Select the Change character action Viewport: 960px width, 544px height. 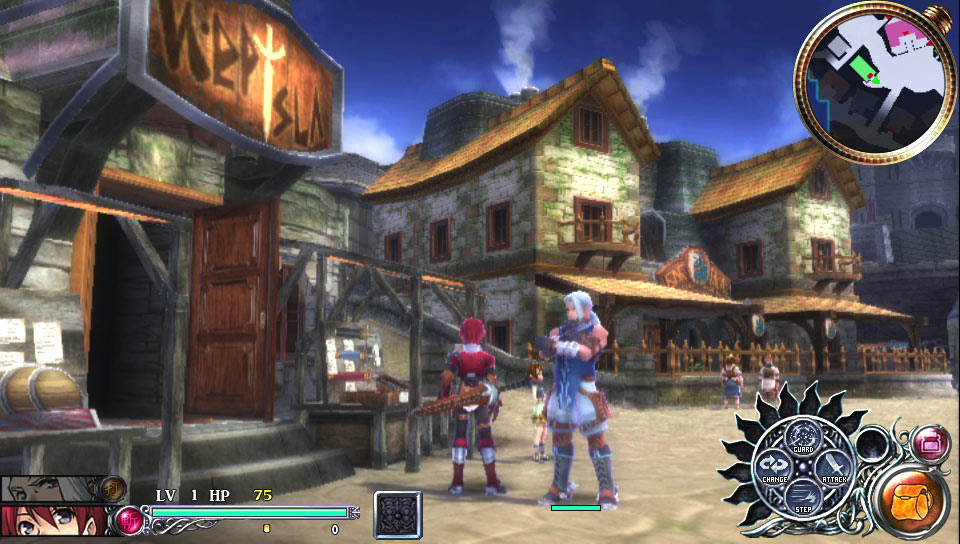coord(773,467)
